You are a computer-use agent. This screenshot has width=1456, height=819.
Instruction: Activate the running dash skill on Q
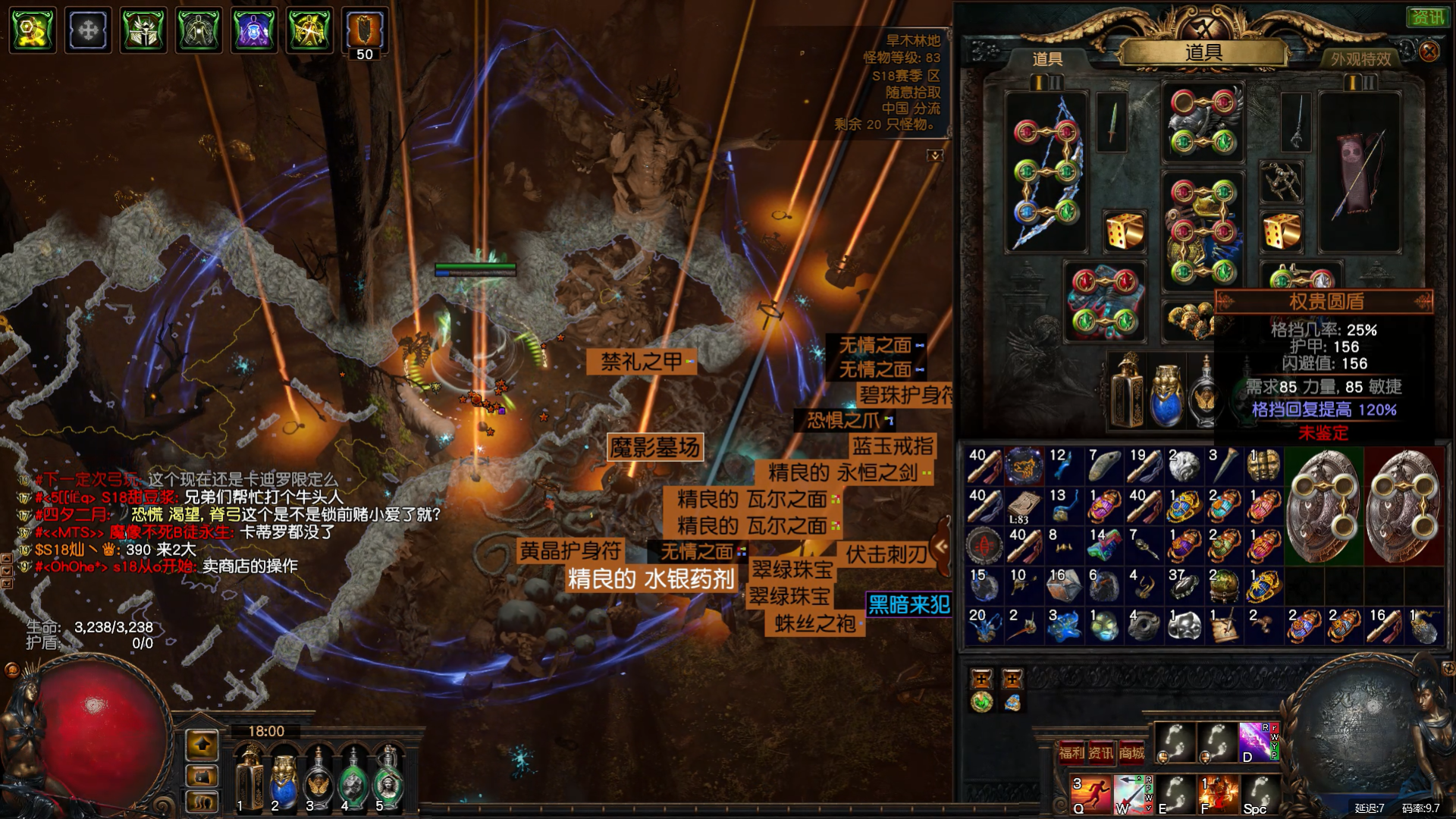click(1091, 793)
